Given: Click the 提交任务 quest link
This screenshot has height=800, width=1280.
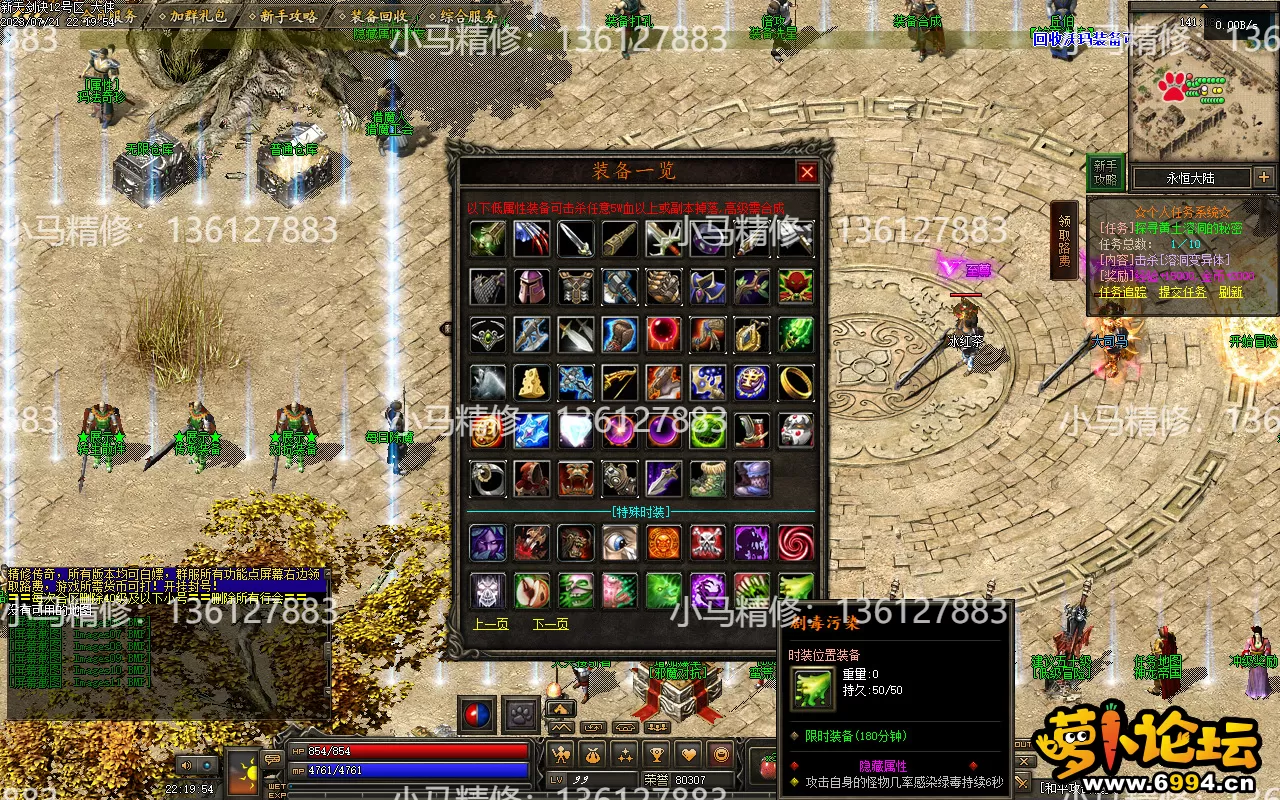Looking at the screenshot, I should click(x=1182, y=292).
